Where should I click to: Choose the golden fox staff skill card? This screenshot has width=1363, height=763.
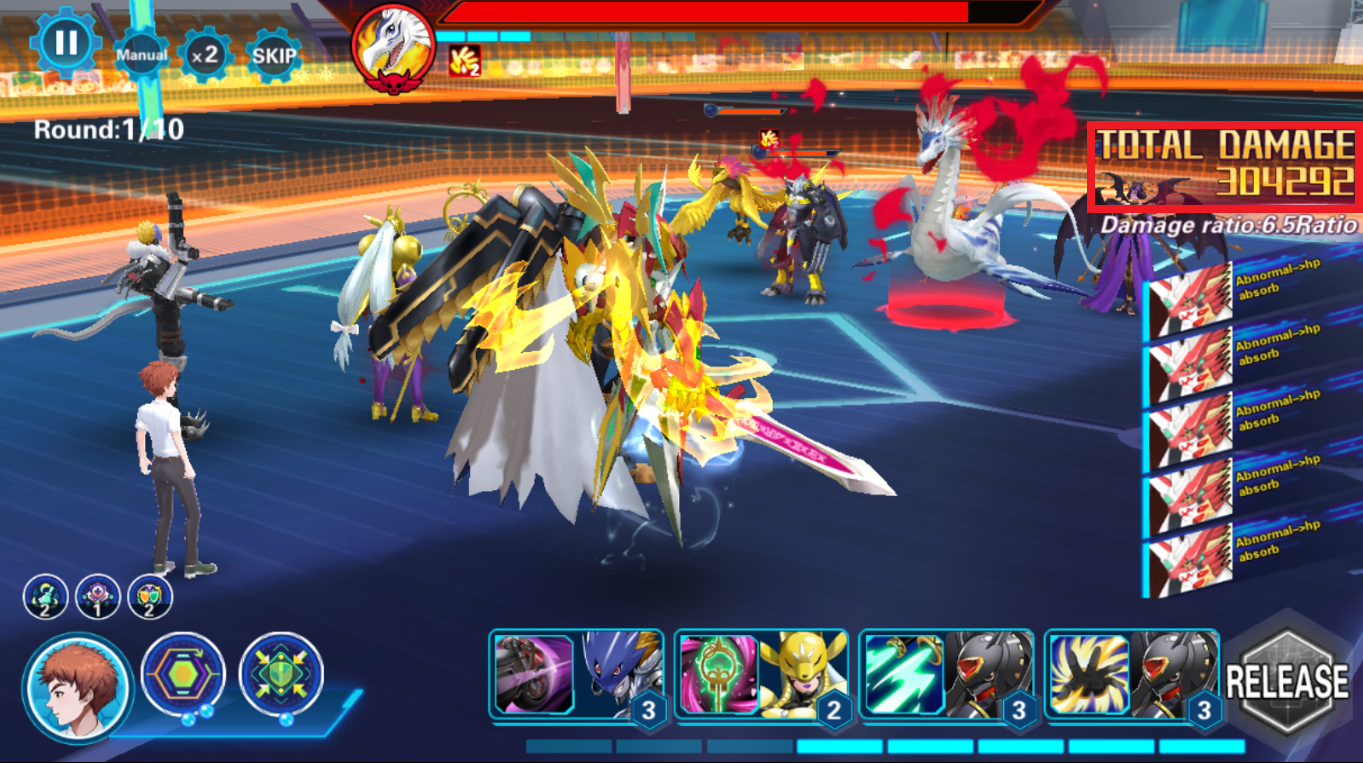pyautogui.click(x=760, y=675)
